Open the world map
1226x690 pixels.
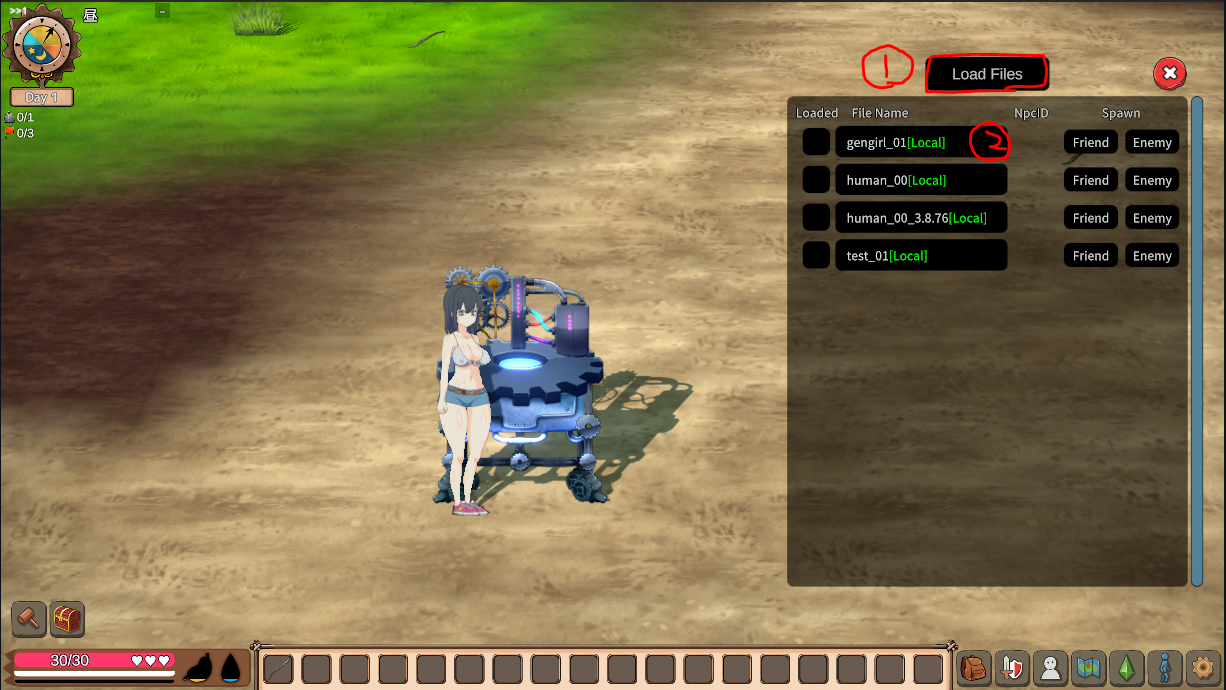[1089, 667]
